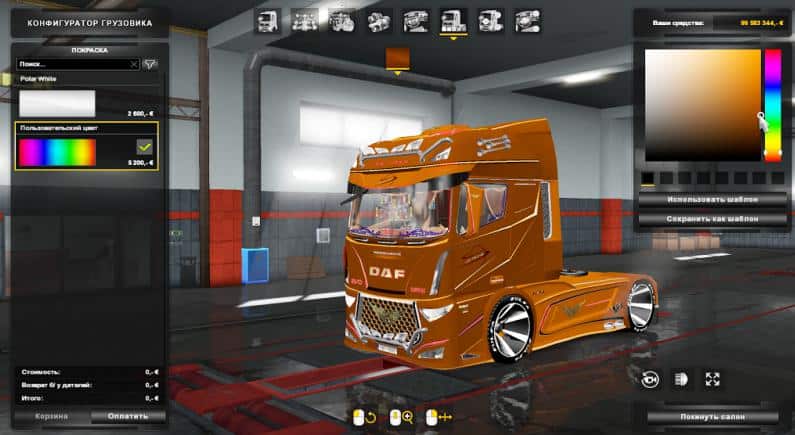The height and width of the screenshot is (435, 795).
Task: Open the currently highlighted paint category tab
Action: pos(453,21)
